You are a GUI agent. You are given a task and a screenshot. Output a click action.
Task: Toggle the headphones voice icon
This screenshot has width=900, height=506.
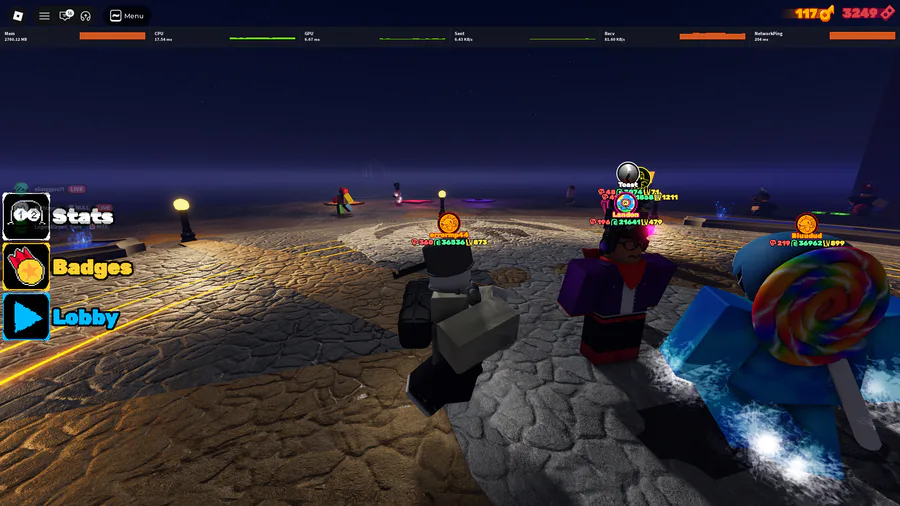pyautogui.click(x=86, y=16)
